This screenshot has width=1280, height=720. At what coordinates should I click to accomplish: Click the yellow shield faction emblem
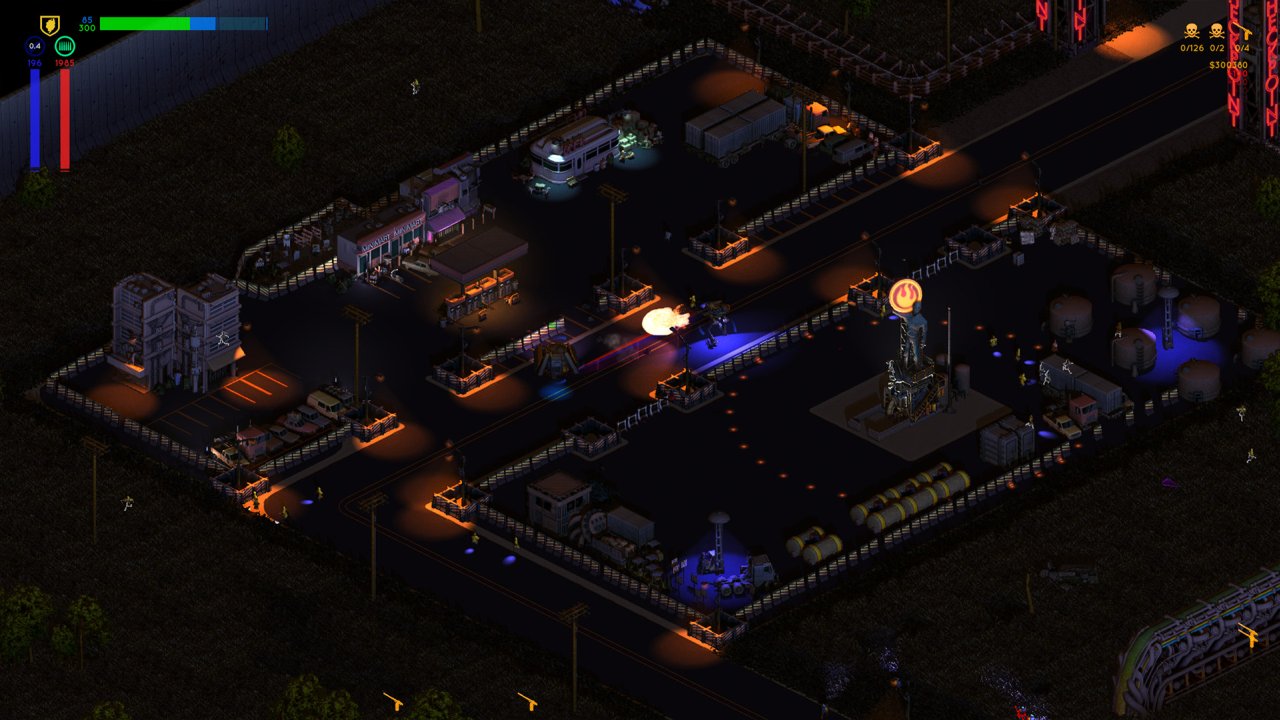coord(49,24)
